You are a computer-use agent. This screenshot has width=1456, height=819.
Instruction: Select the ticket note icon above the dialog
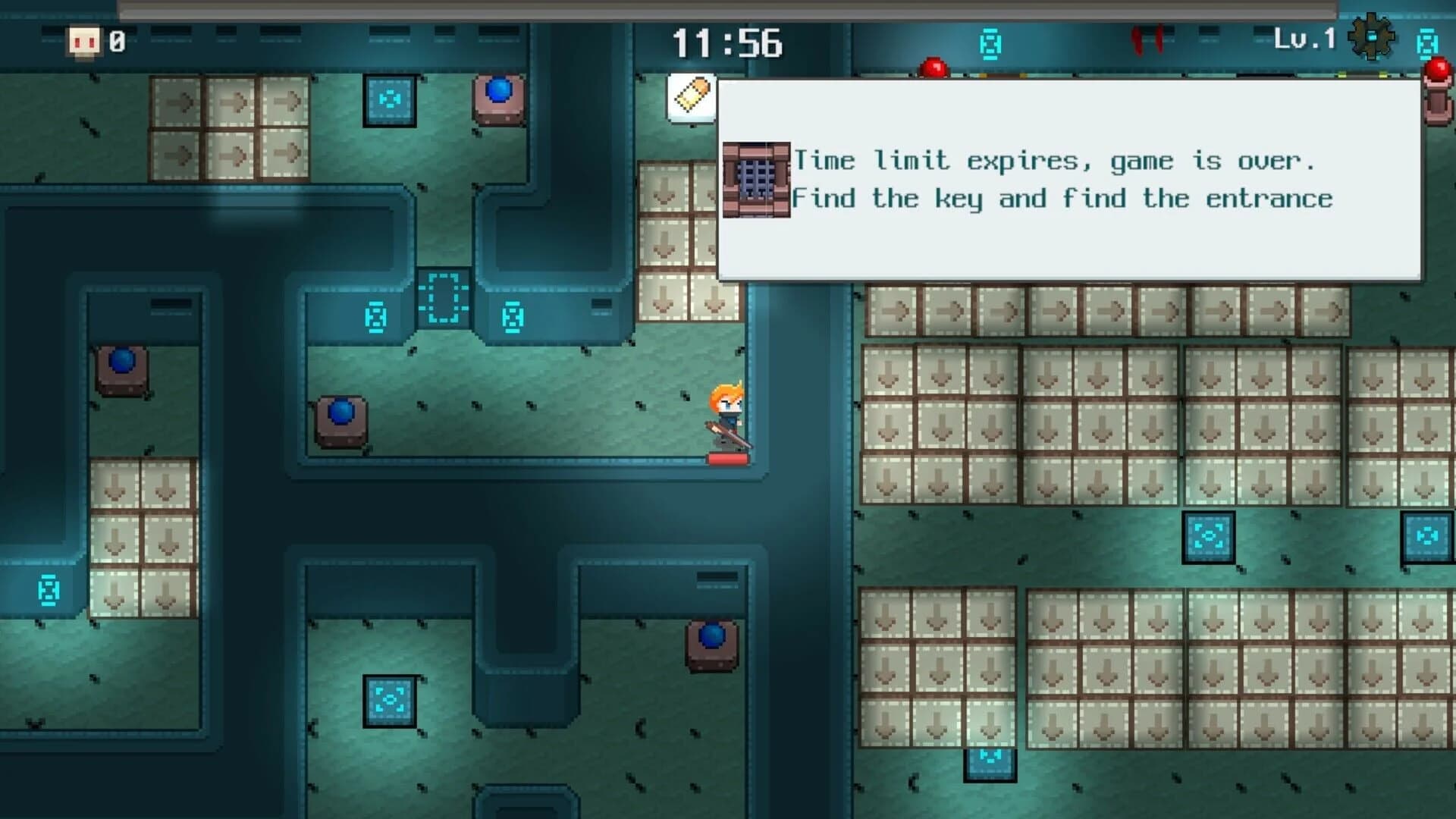(x=692, y=97)
